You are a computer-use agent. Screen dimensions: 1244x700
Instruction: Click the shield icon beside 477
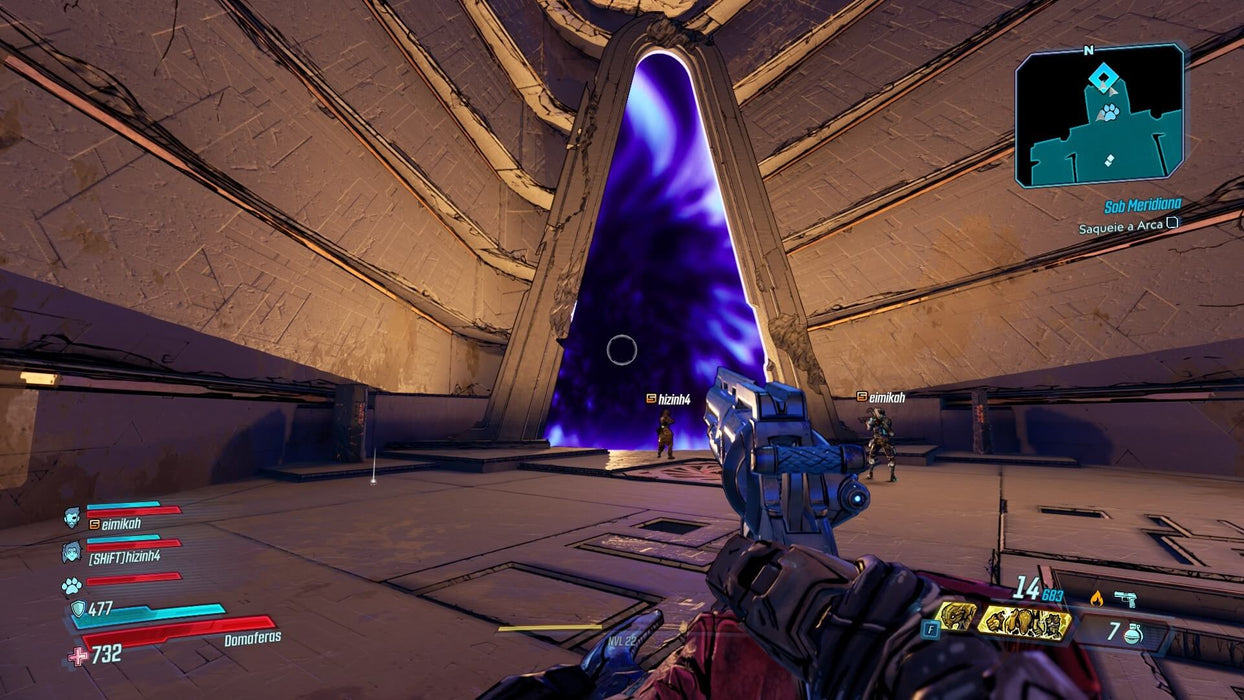click(x=78, y=608)
